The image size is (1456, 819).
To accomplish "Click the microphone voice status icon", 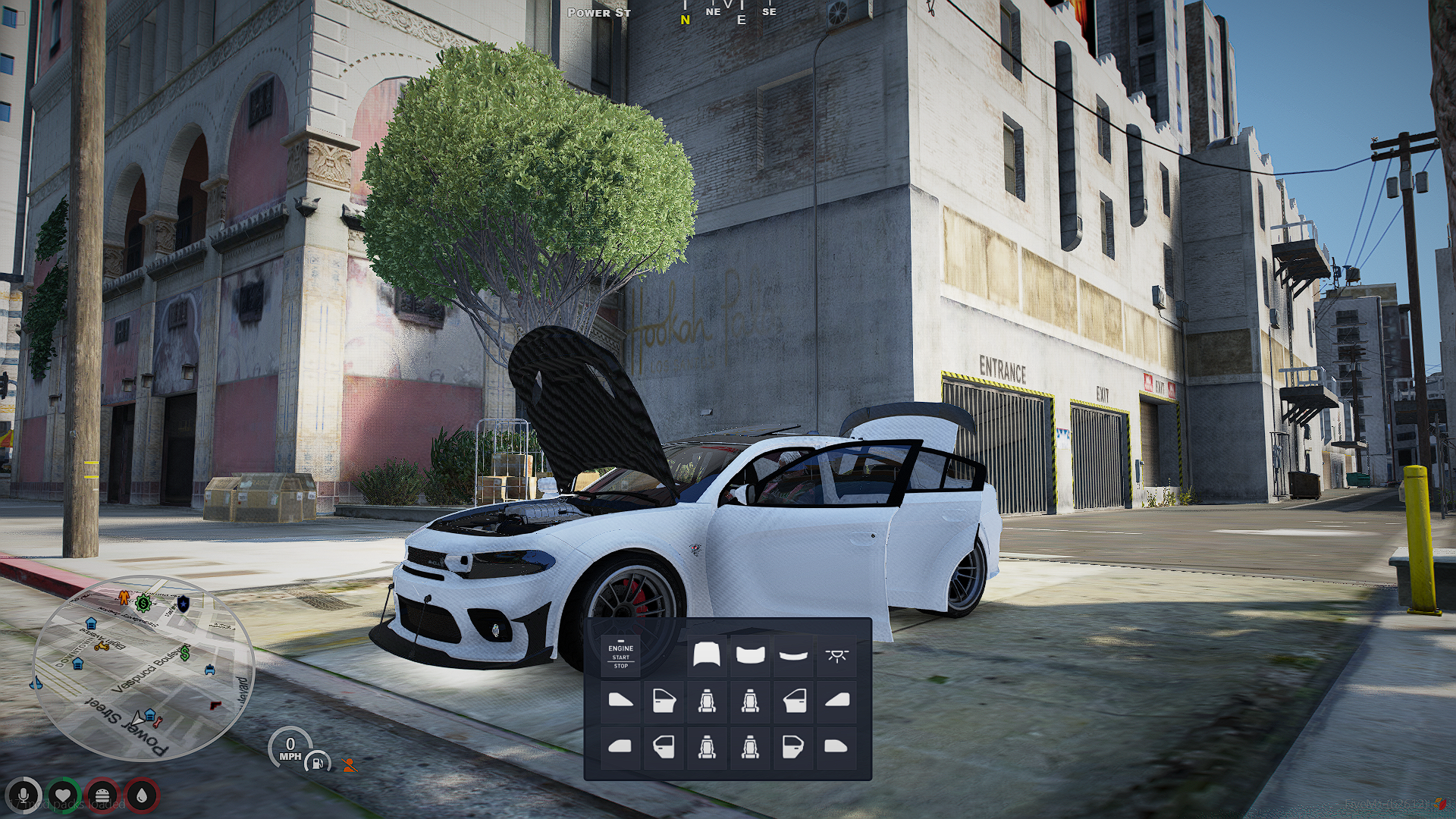I will (x=24, y=795).
